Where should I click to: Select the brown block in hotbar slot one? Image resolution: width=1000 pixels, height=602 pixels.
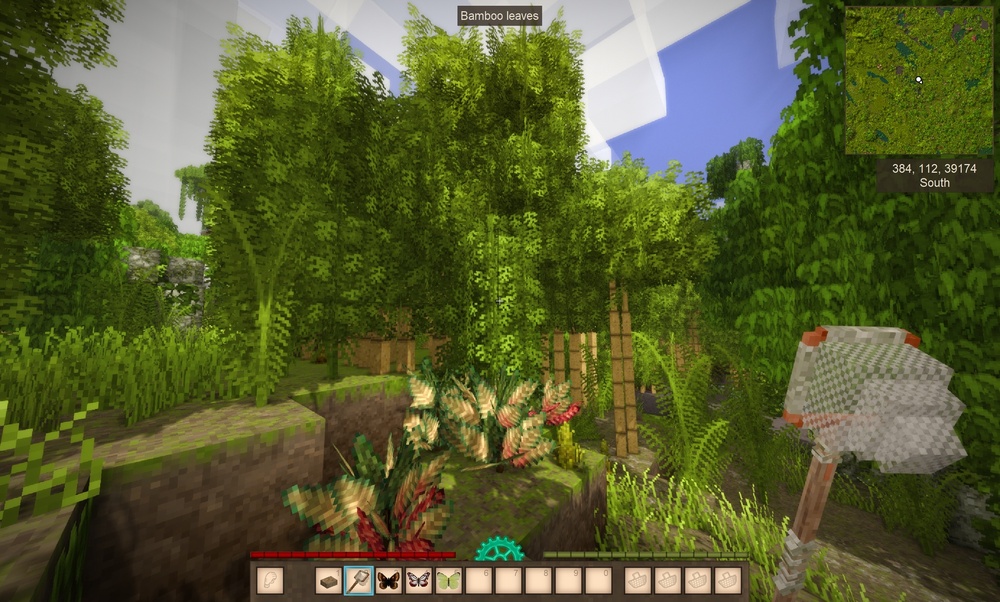328,580
